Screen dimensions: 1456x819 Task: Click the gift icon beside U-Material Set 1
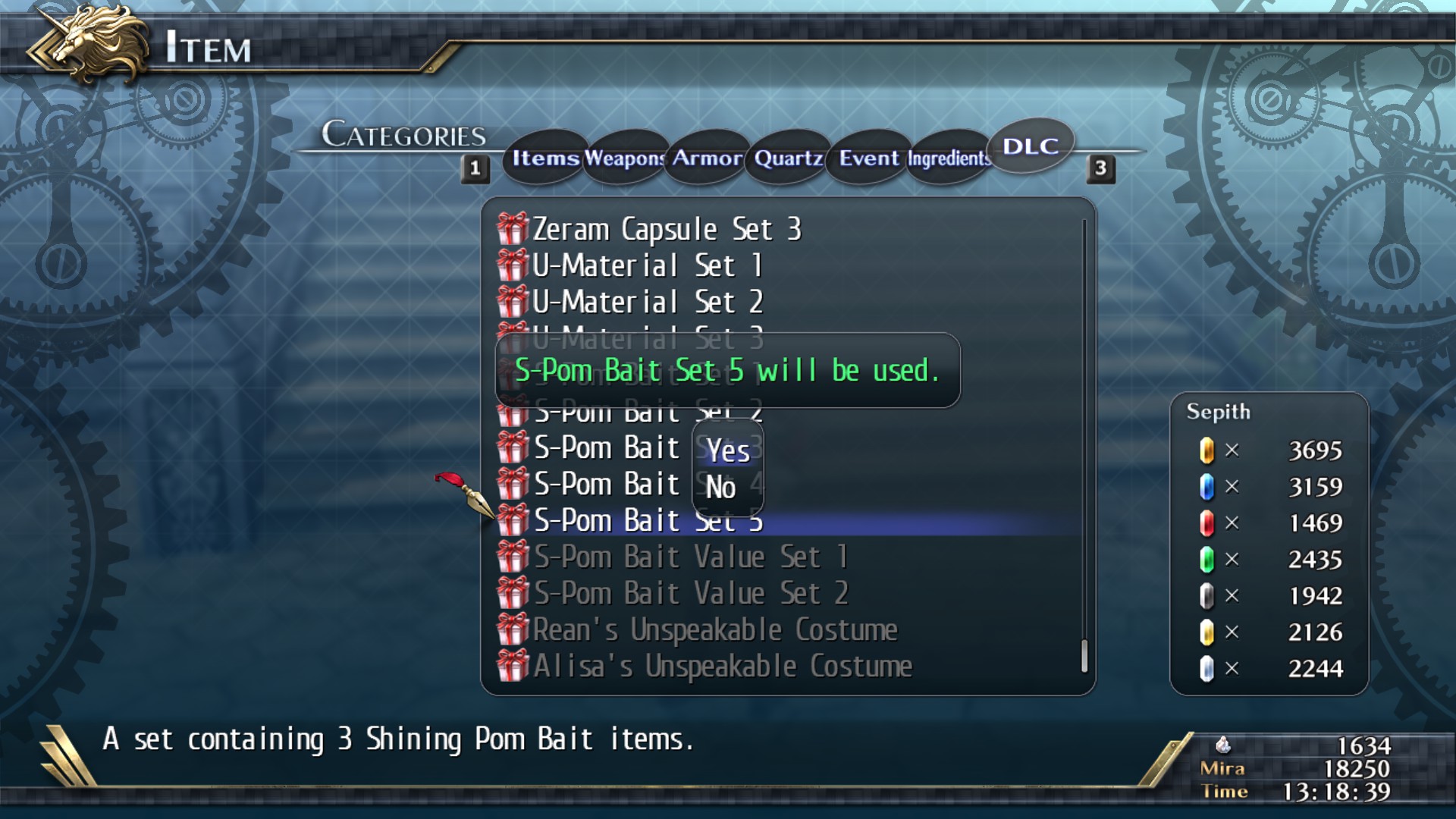coord(512,265)
